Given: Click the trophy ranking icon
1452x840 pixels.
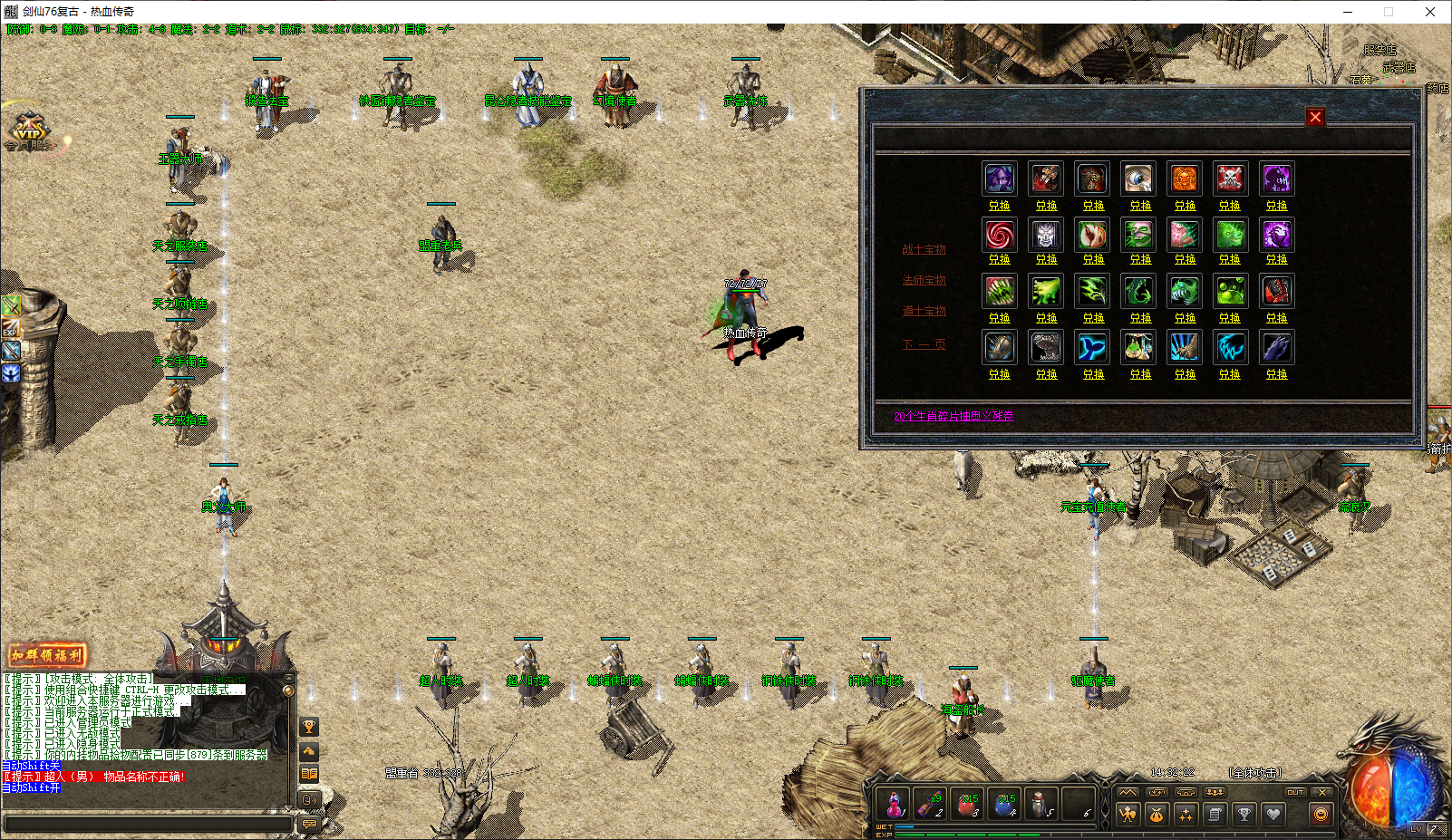Looking at the screenshot, I should [1245, 813].
